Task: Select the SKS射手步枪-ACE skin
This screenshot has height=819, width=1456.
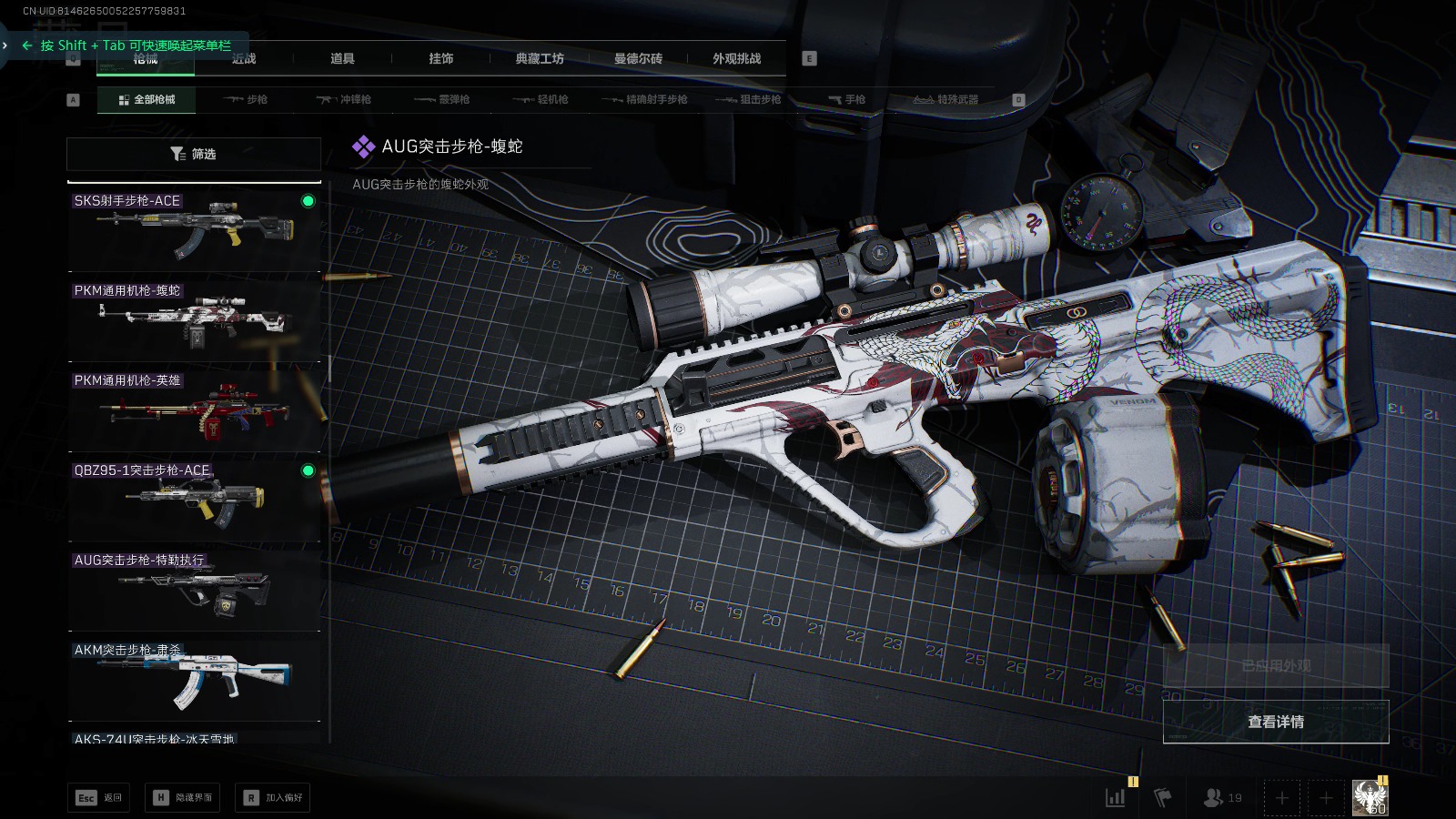Action: (x=194, y=227)
